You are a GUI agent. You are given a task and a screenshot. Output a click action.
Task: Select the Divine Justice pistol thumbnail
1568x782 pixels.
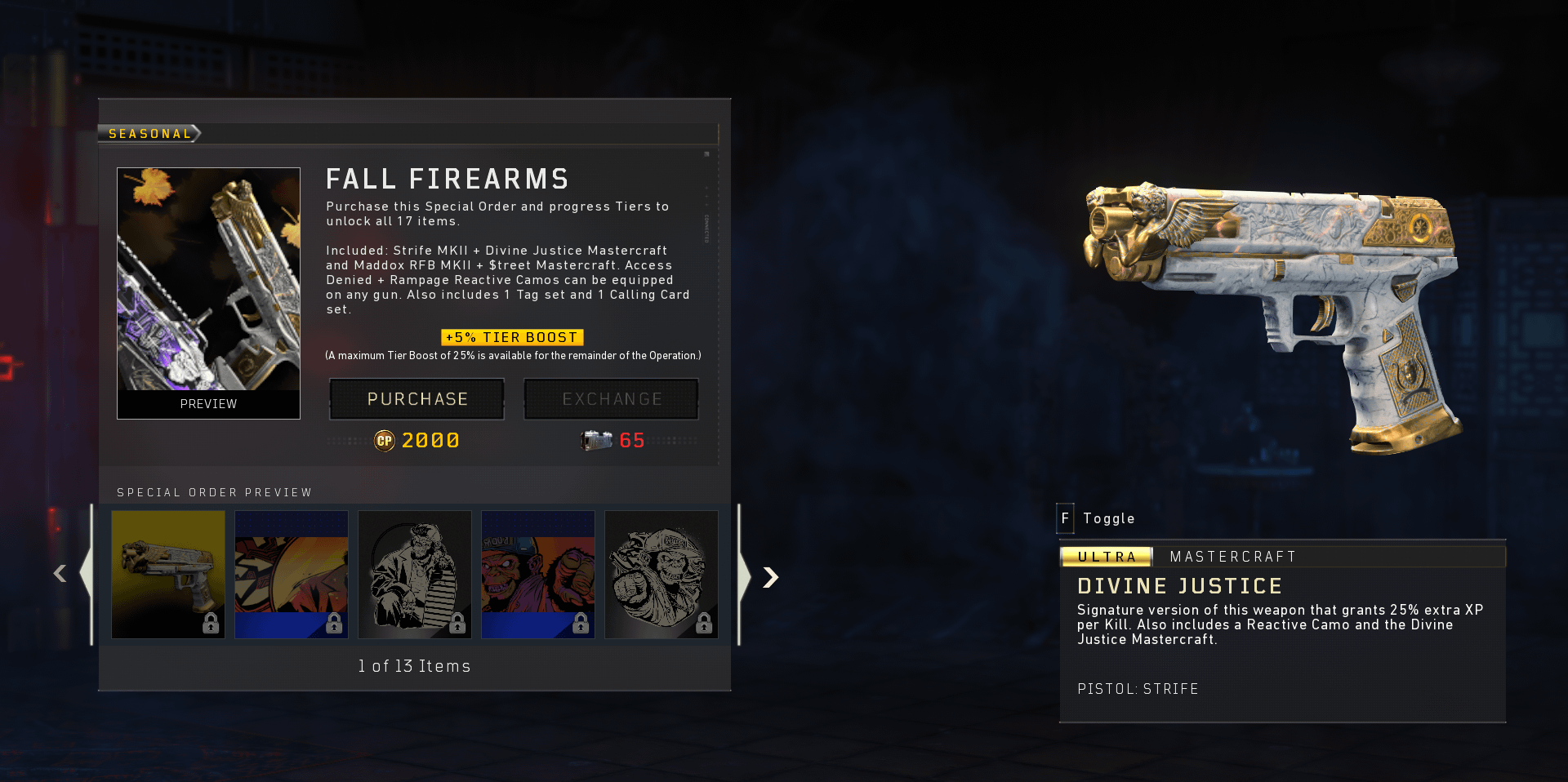coord(168,574)
